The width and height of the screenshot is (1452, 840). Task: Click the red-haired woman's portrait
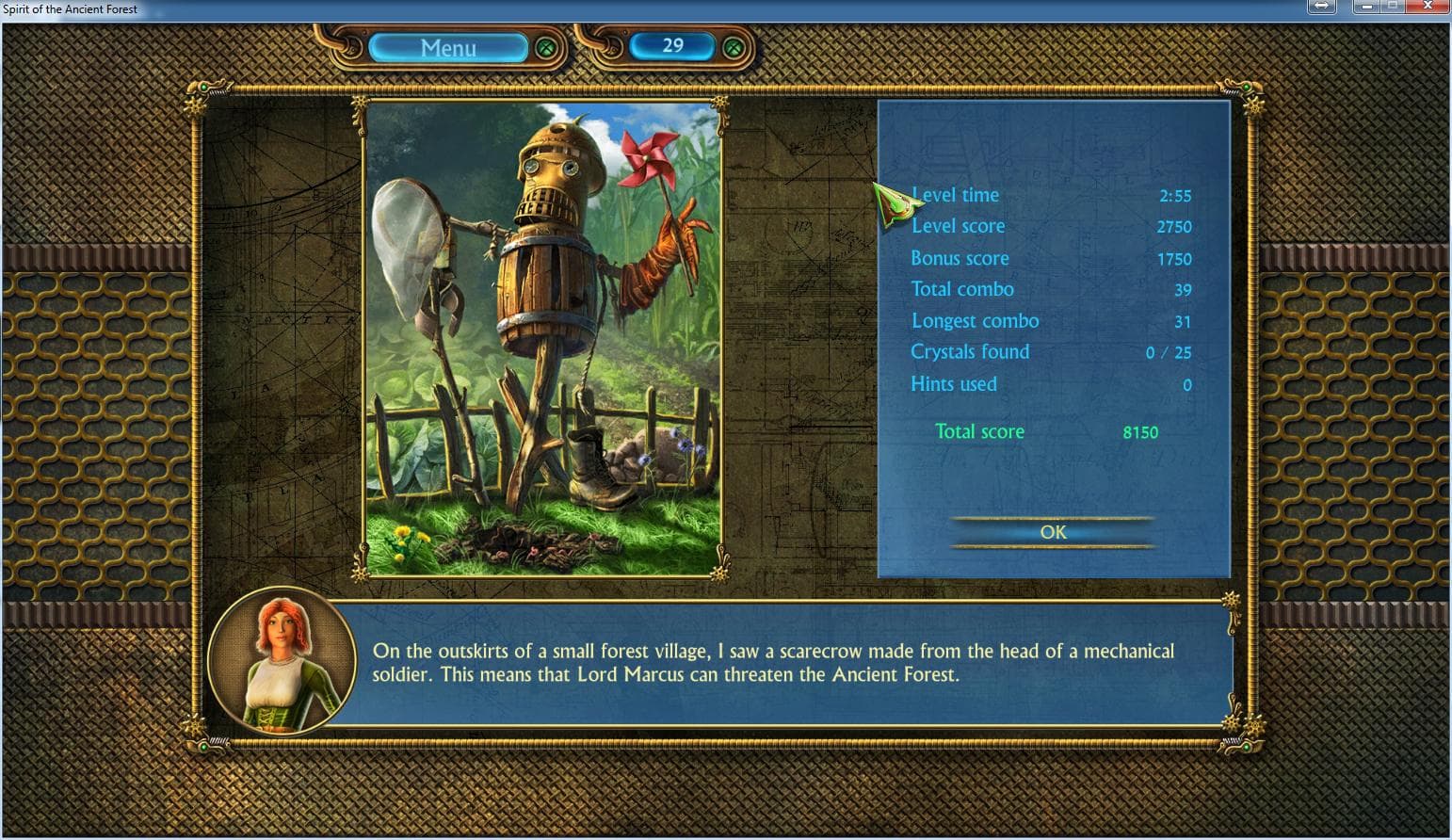click(282, 660)
